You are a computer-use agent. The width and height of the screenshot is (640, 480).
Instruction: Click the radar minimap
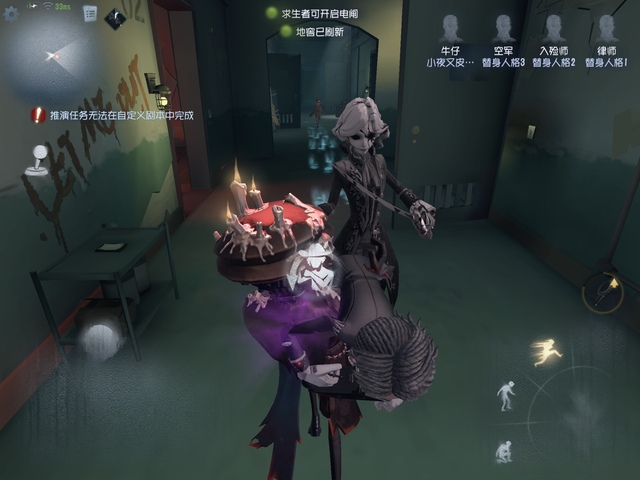coord(60,58)
